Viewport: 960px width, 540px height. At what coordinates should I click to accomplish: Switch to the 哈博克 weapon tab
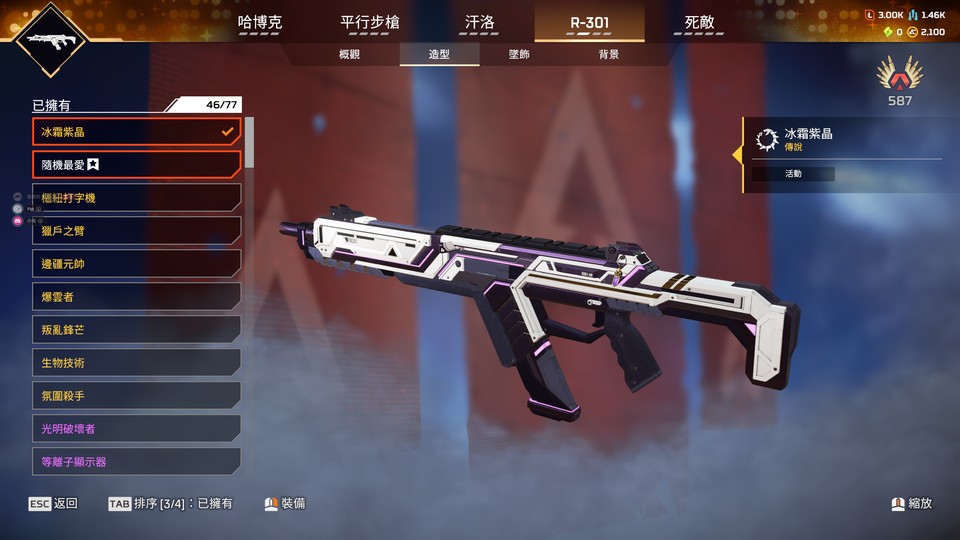pyautogui.click(x=260, y=22)
